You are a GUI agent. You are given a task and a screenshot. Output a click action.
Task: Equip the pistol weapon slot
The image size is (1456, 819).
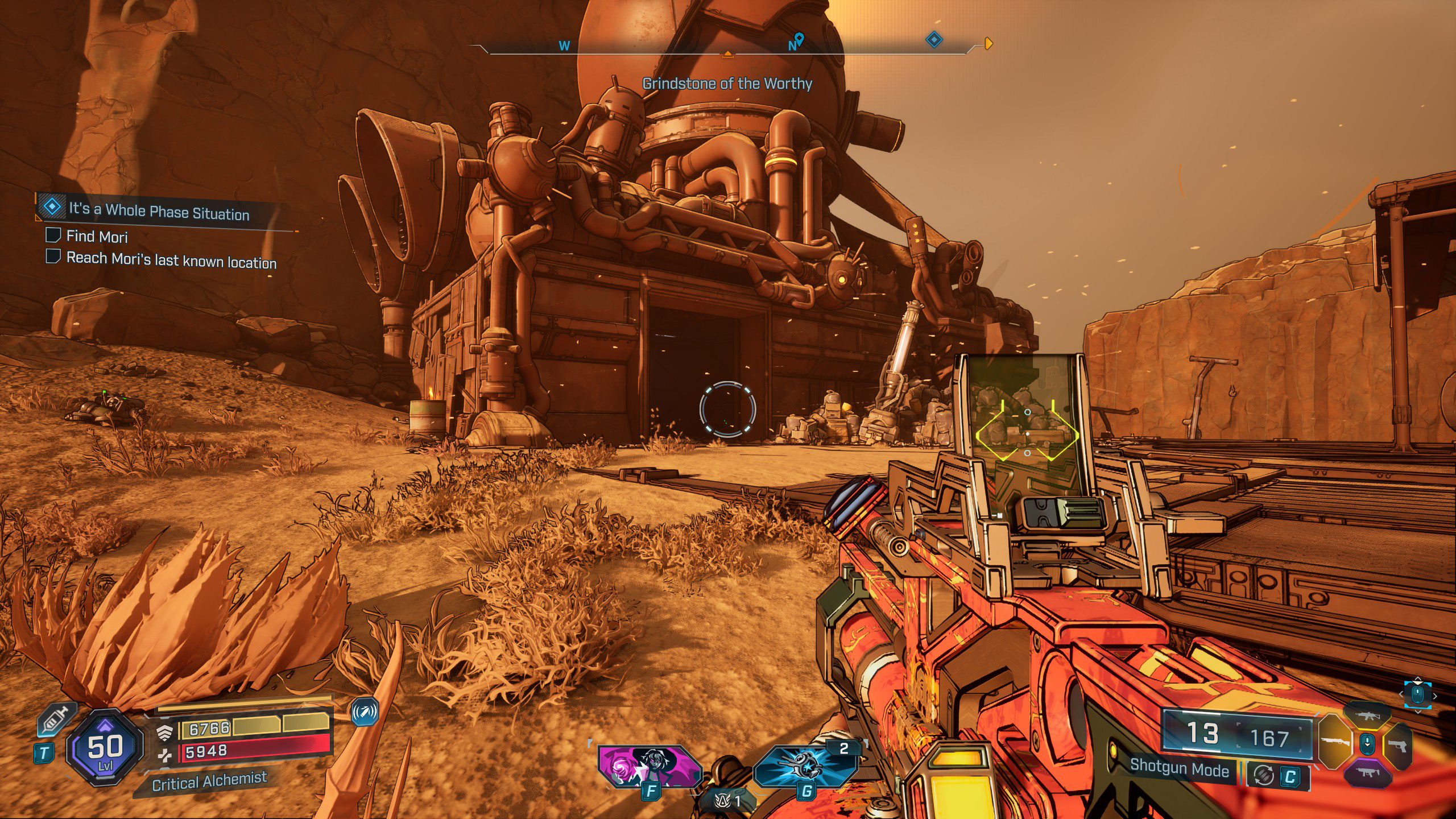tap(1398, 744)
